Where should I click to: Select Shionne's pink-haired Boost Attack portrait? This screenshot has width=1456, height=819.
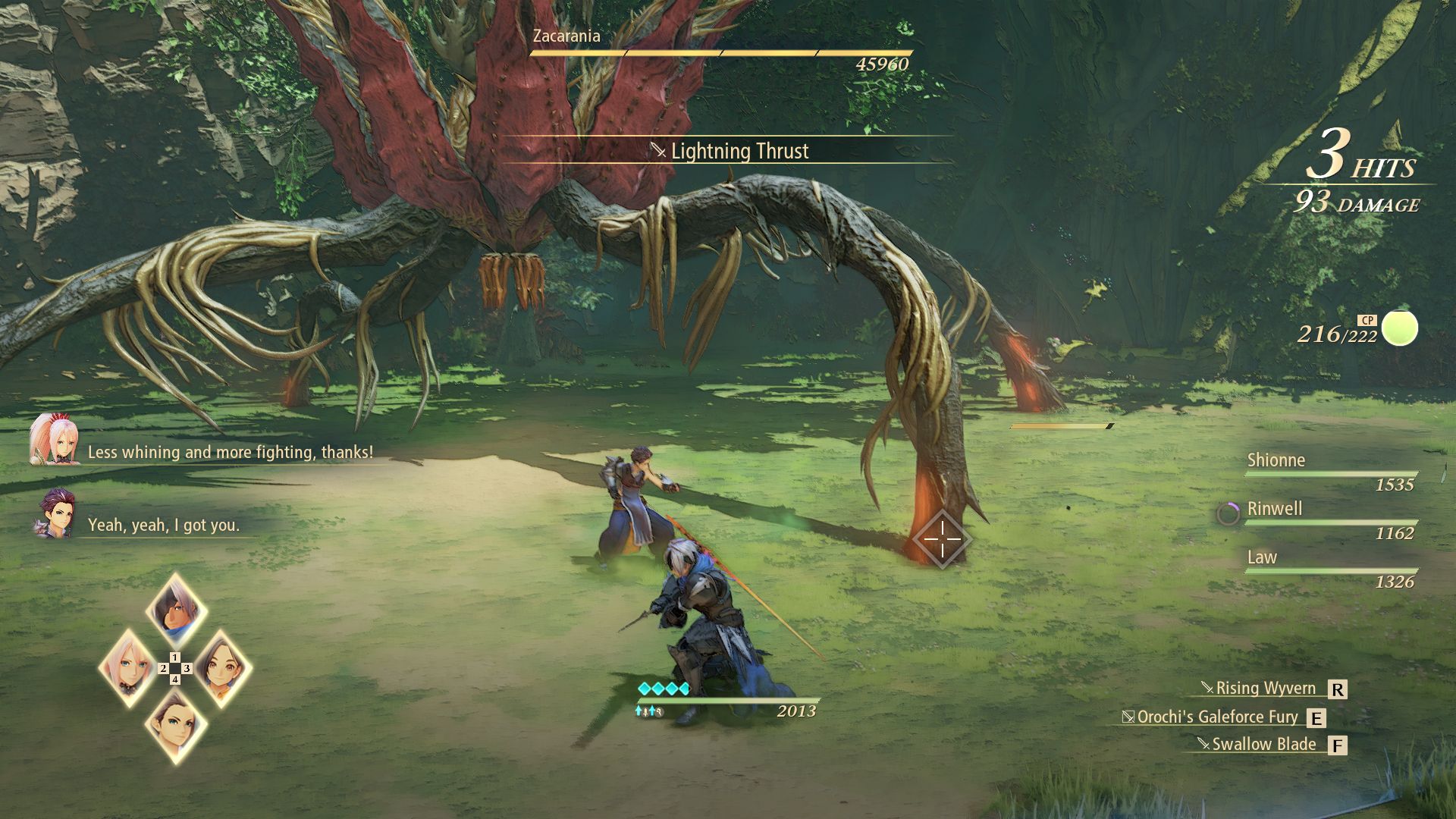coord(128,668)
